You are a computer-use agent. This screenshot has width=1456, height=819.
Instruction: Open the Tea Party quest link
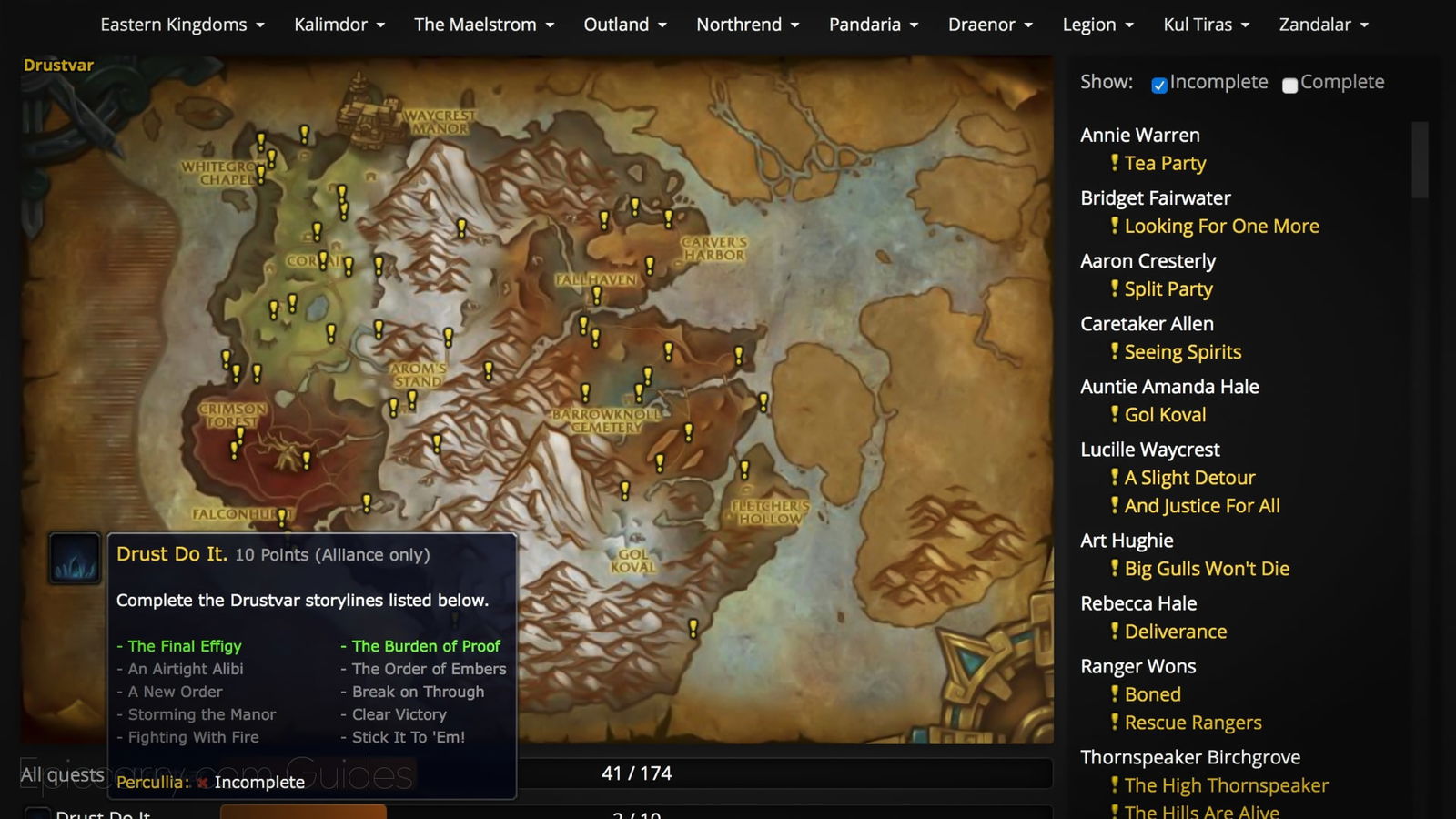[1165, 164]
